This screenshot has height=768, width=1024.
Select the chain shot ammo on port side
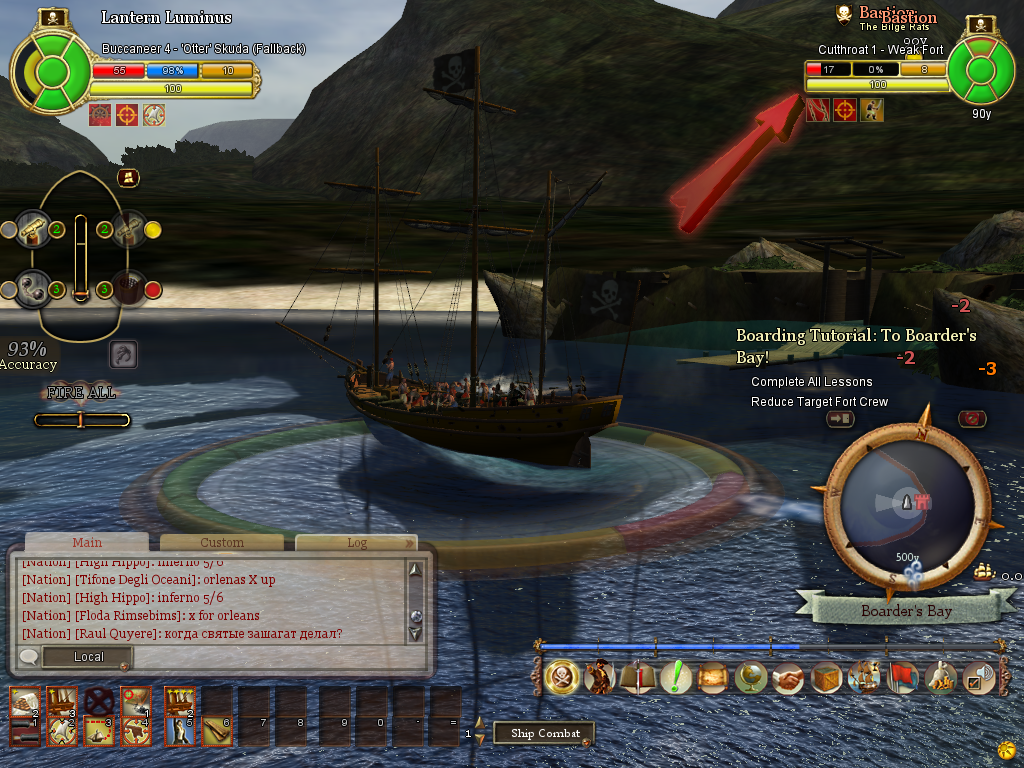click(34, 289)
